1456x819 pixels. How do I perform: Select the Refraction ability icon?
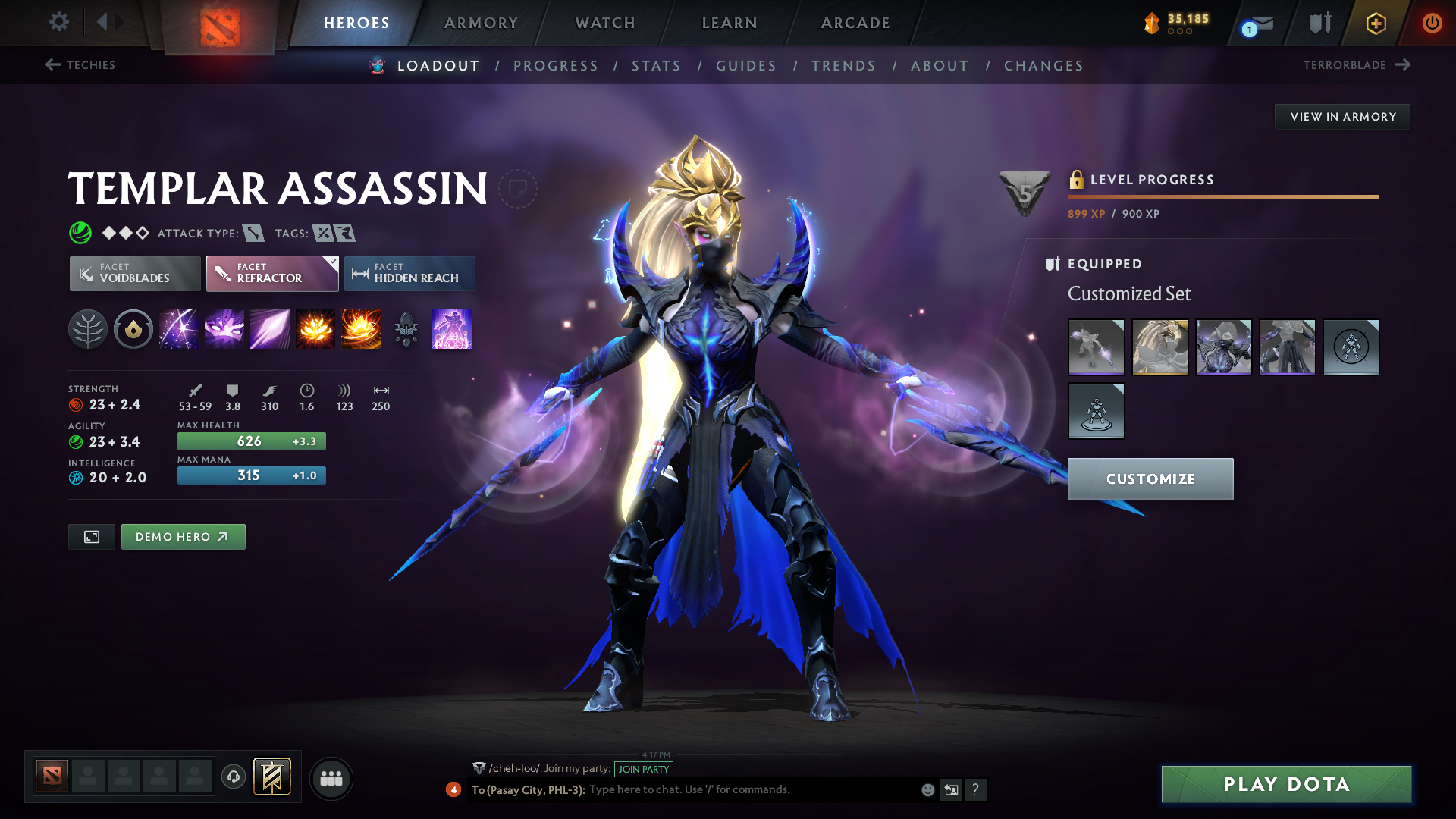[x=179, y=329]
